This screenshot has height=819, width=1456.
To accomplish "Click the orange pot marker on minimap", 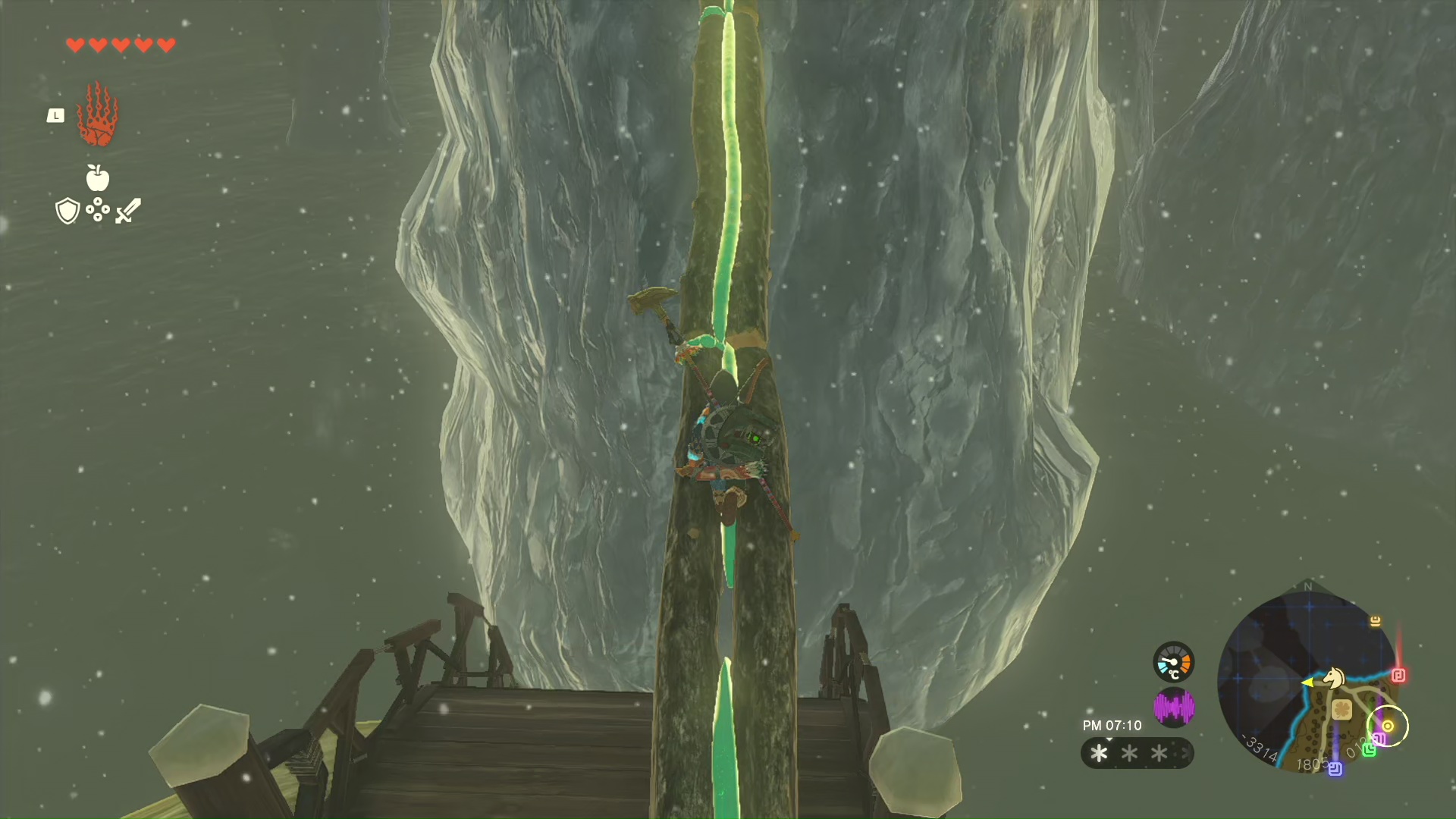I will [x=1375, y=621].
